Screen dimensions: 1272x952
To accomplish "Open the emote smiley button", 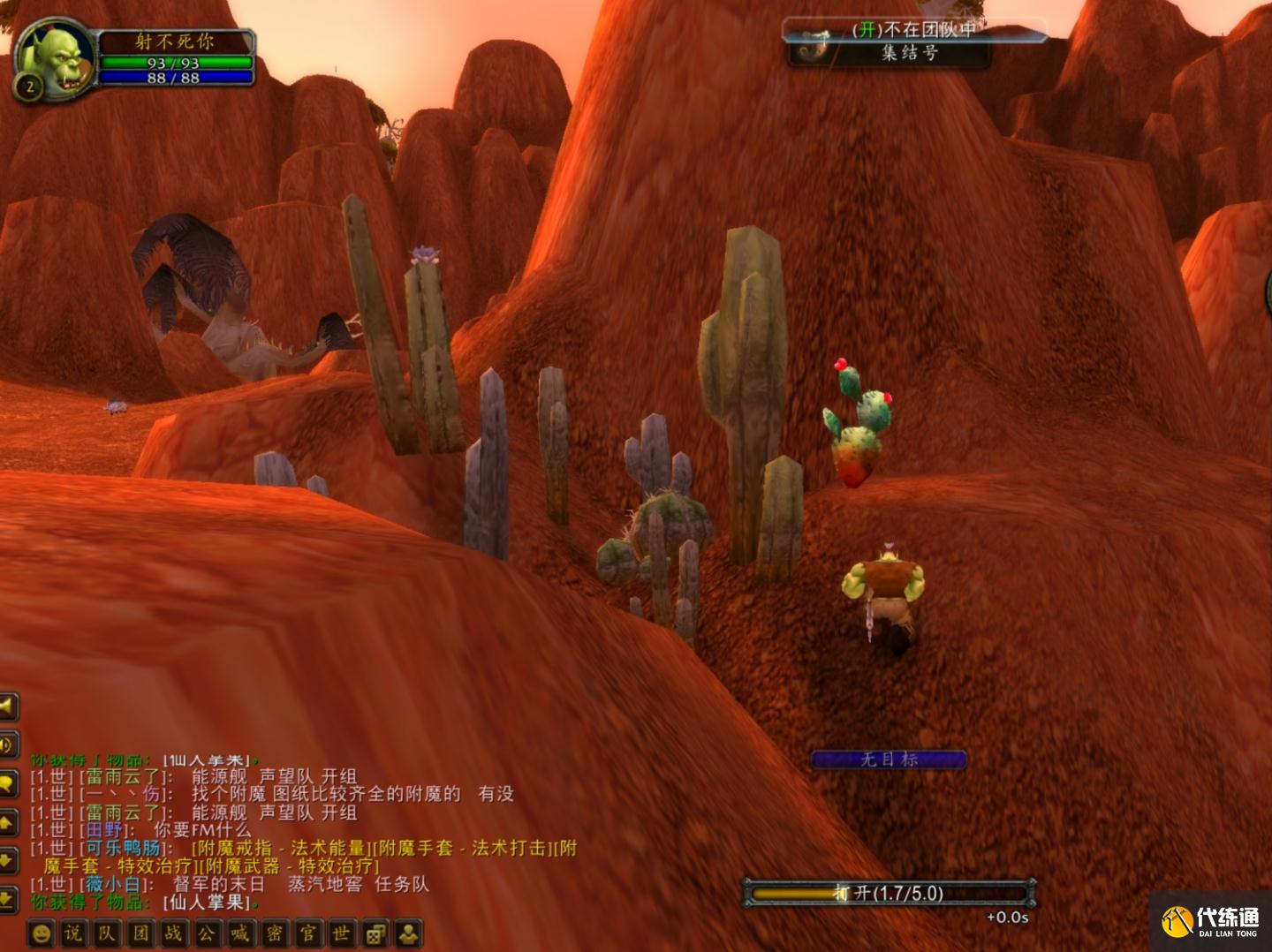I will click(x=41, y=934).
